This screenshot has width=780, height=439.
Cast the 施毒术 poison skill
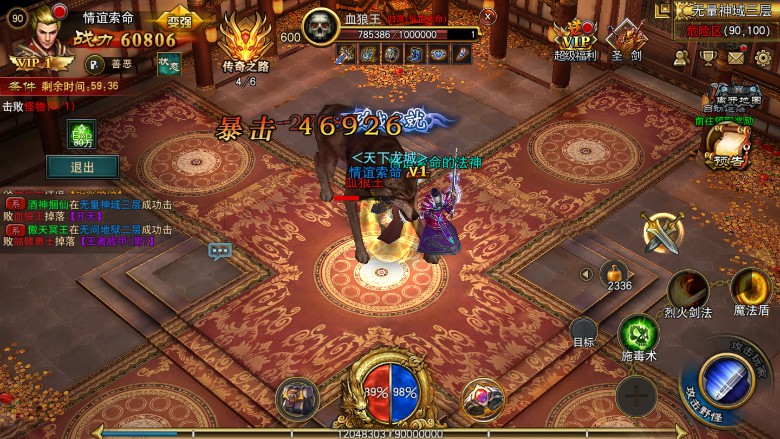click(x=638, y=335)
